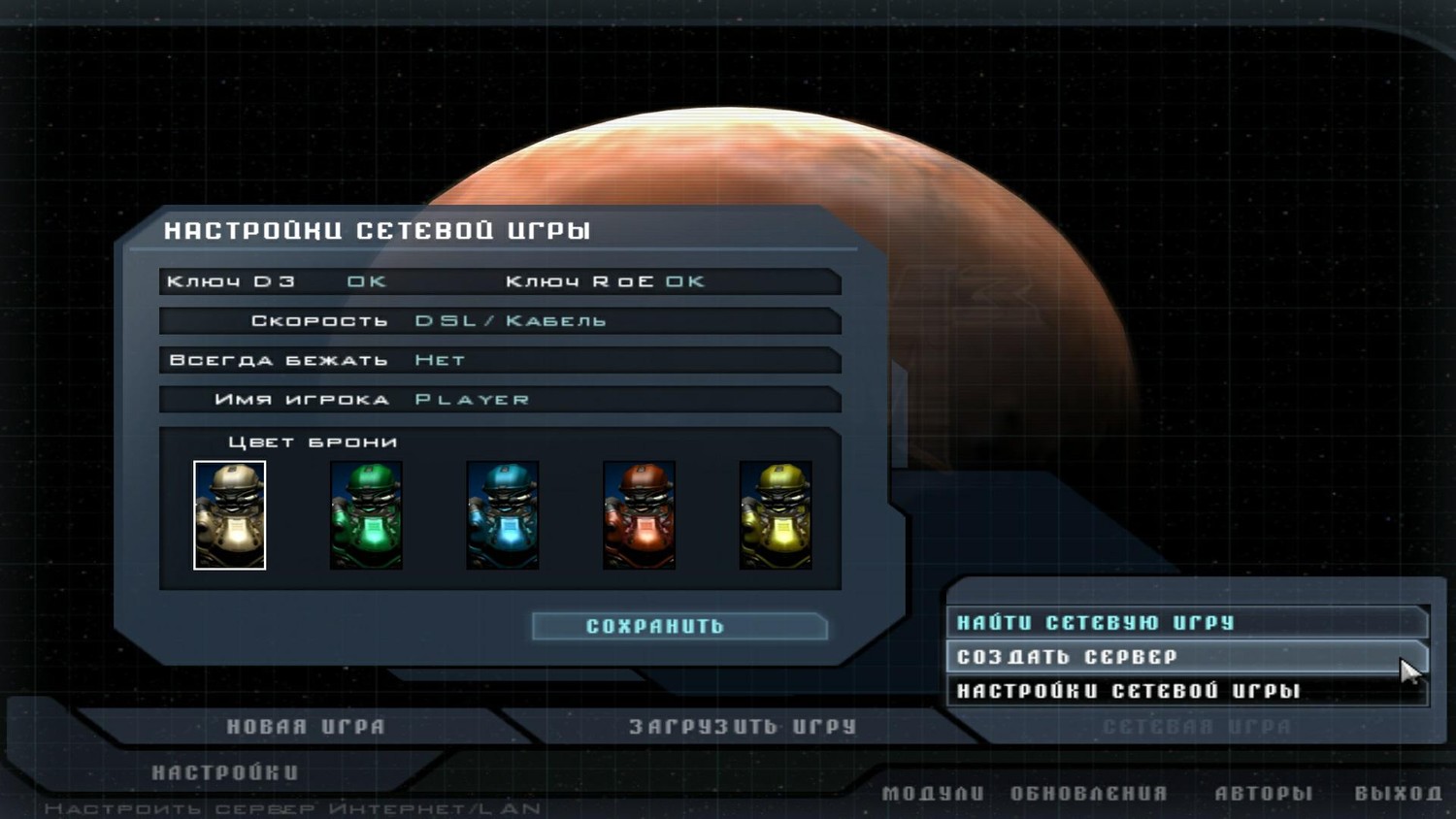The width and height of the screenshot is (1456, 819).
Task: Change the Скорость connection speed setting
Action: pos(511,321)
